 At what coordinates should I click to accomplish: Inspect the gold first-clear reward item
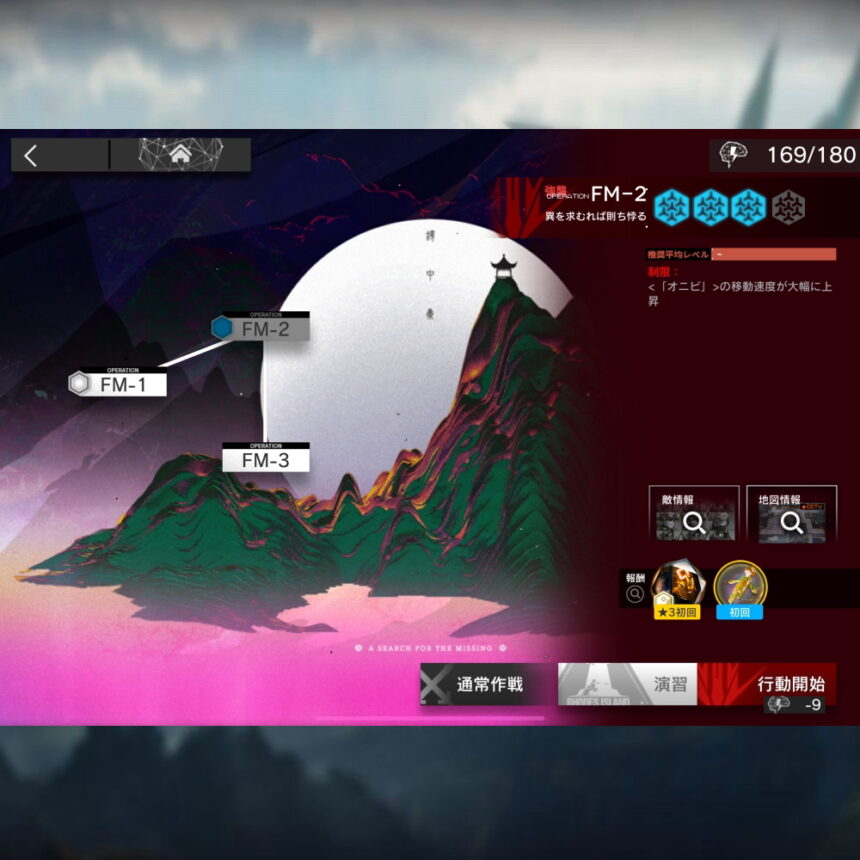740,589
